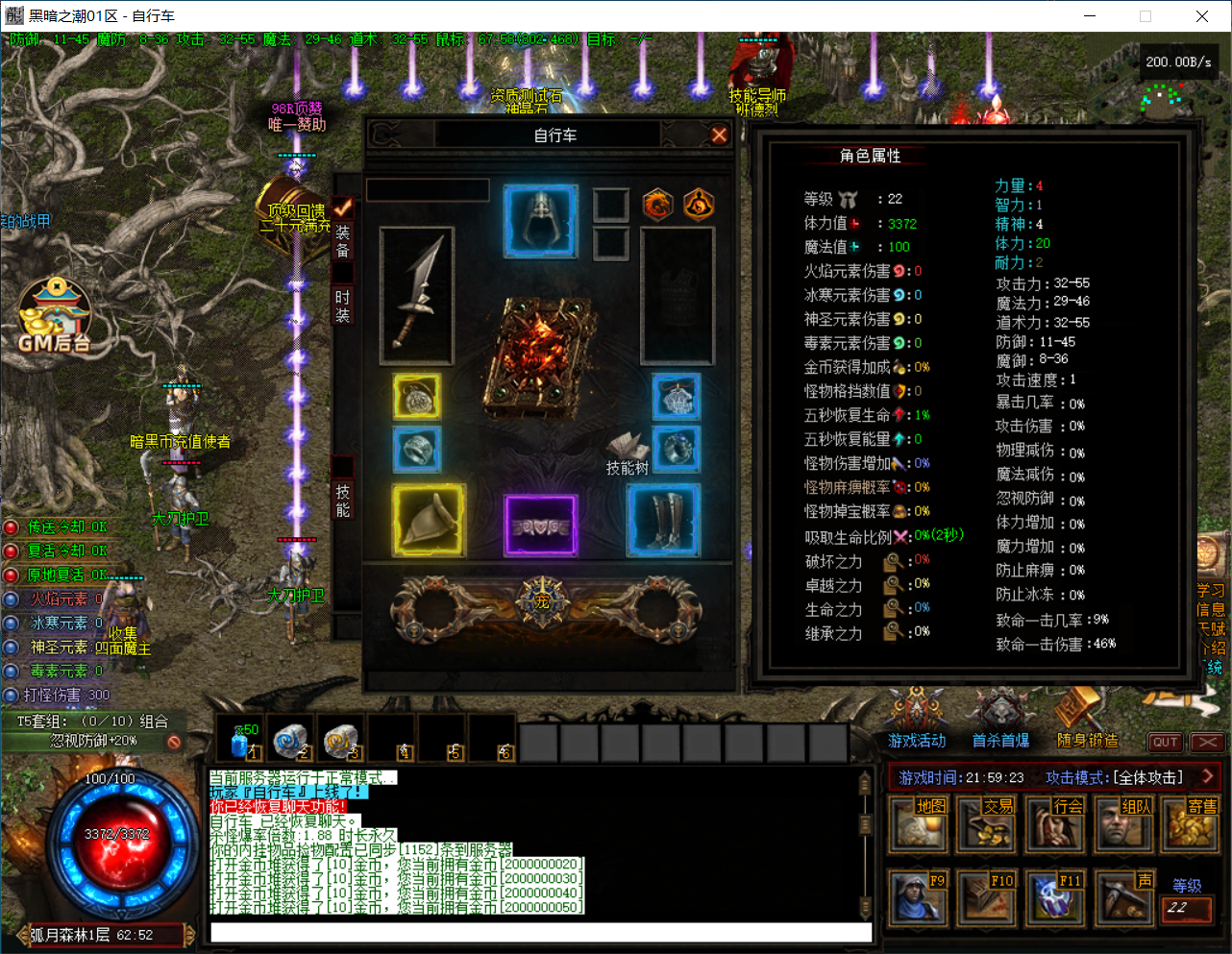Close the 自行车 character equipment window
1232x954 pixels.
[x=719, y=135]
